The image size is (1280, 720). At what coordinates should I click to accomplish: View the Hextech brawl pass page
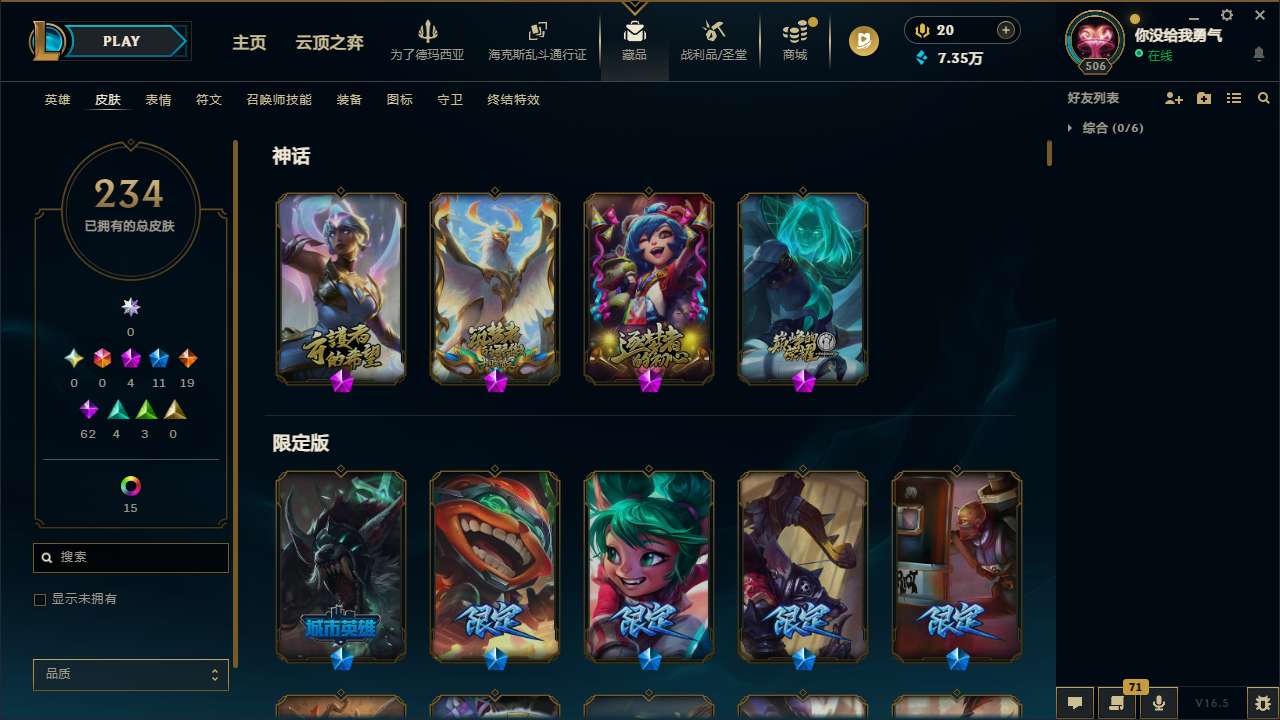click(537, 40)
